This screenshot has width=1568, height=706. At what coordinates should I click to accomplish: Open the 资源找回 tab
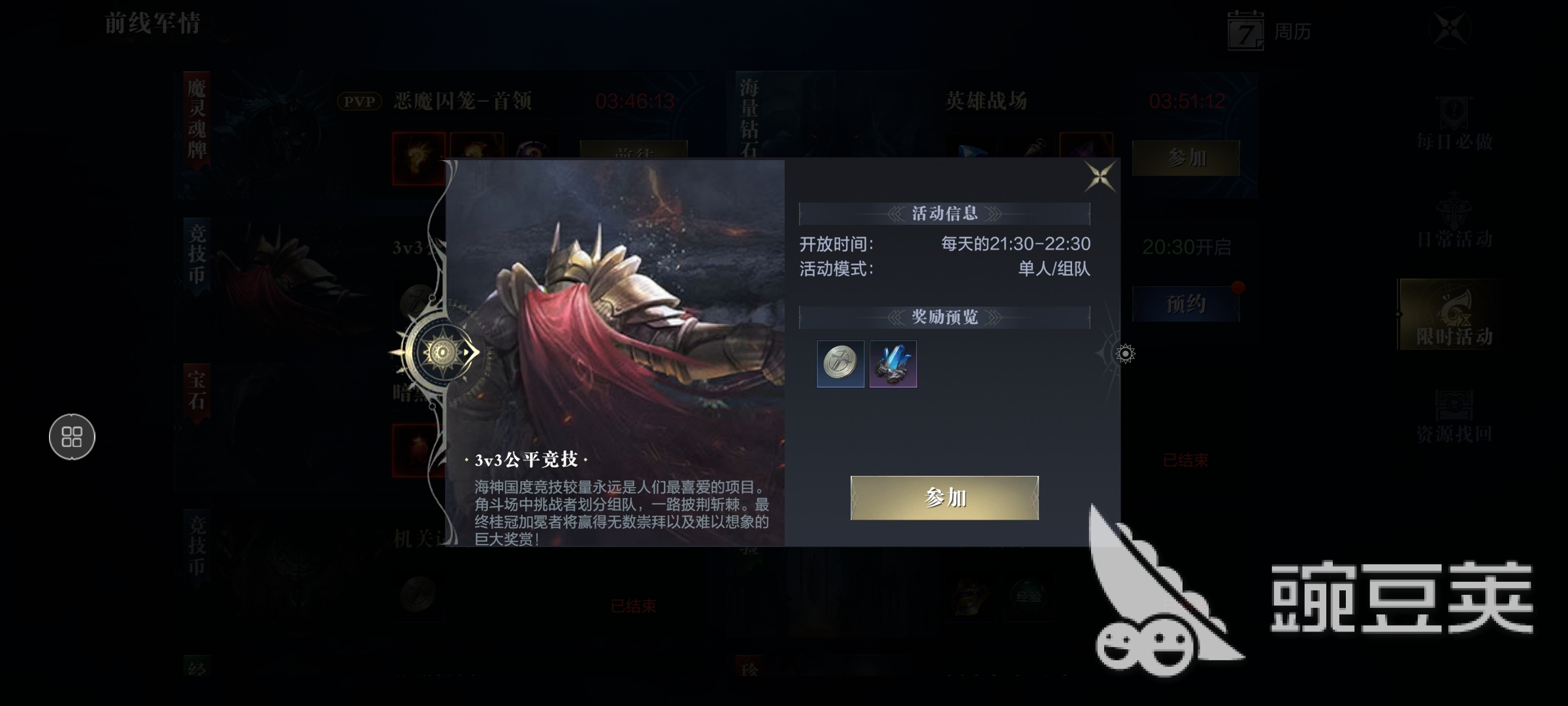pyautogui.click(x=1454, y=416)
